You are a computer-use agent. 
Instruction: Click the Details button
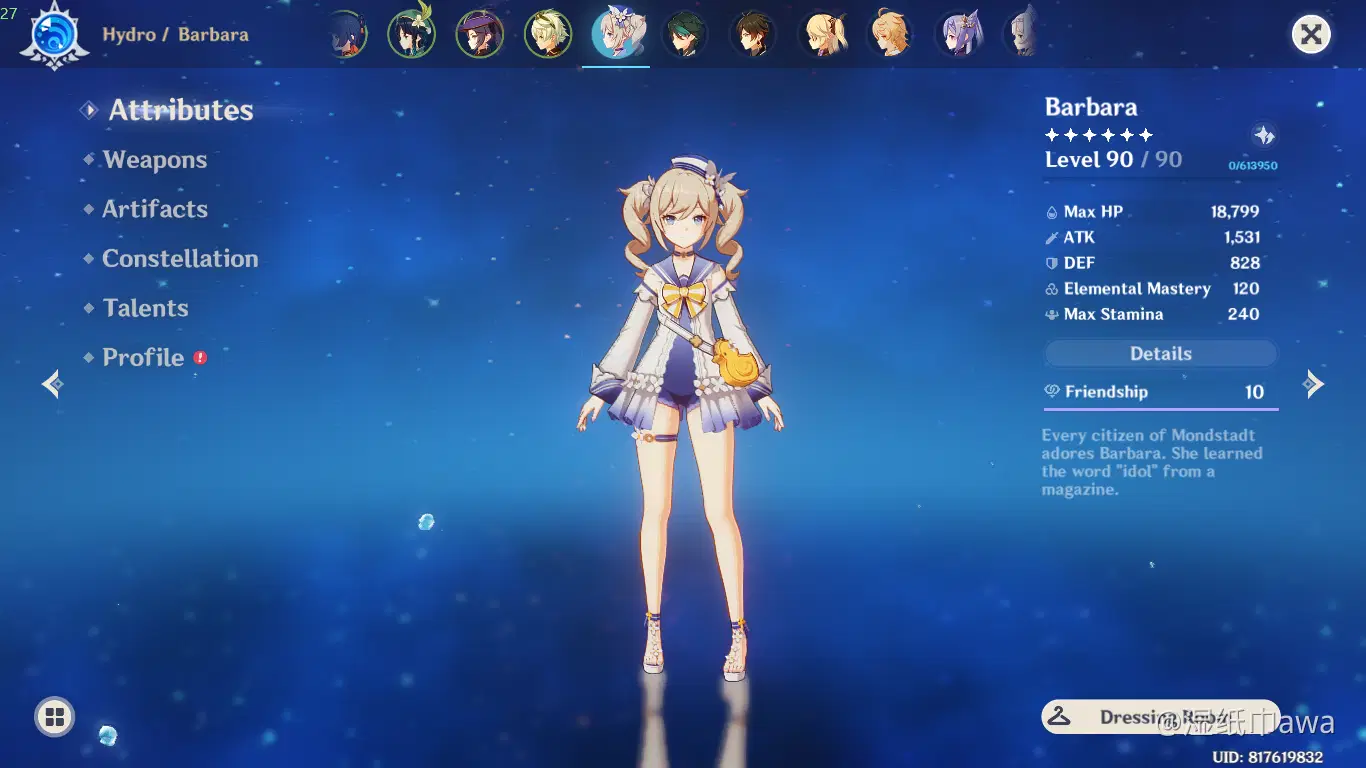pyautogui.click(x=1160, y=353)
